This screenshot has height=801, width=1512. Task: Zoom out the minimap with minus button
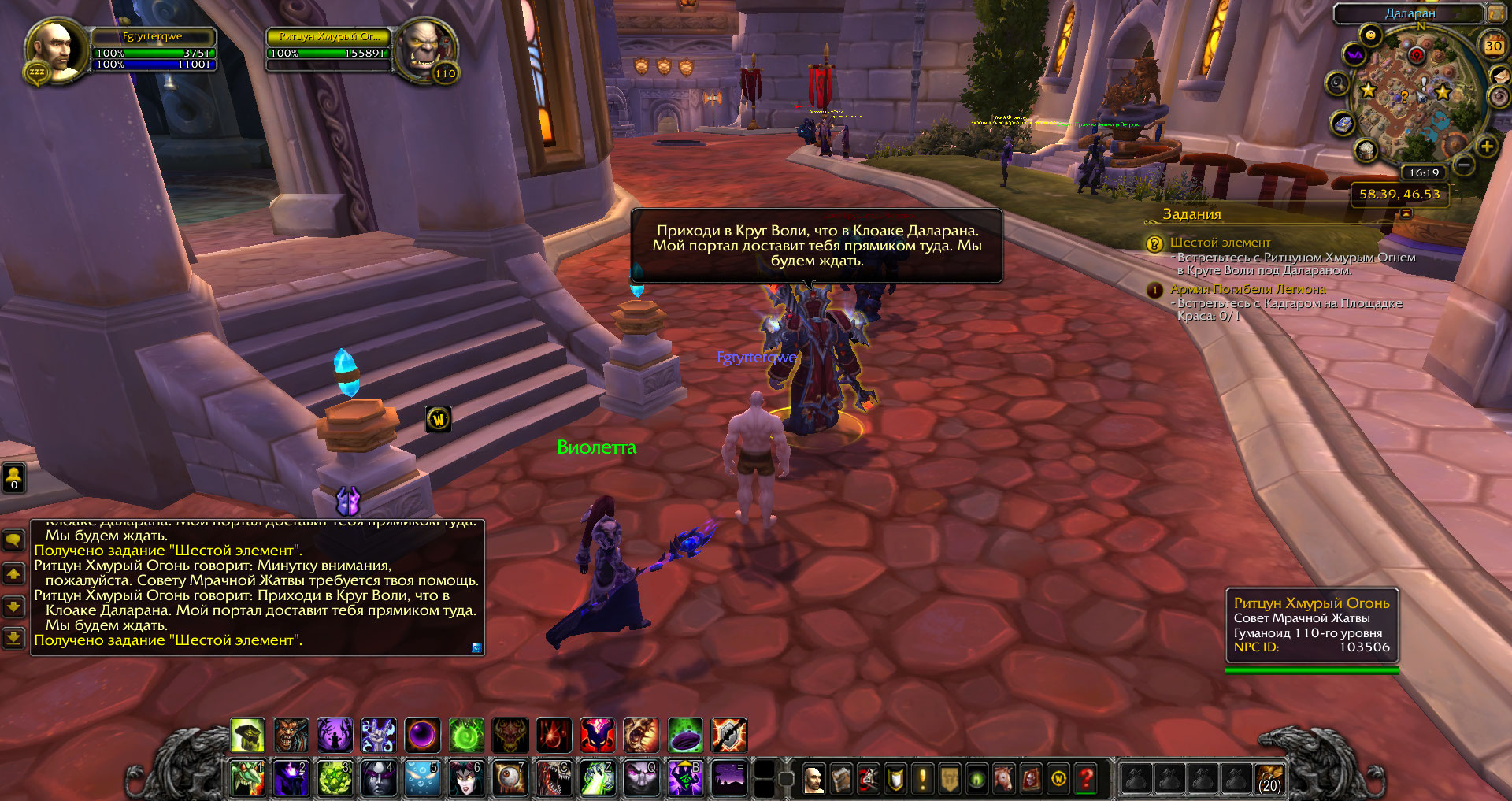(1464, 165)
